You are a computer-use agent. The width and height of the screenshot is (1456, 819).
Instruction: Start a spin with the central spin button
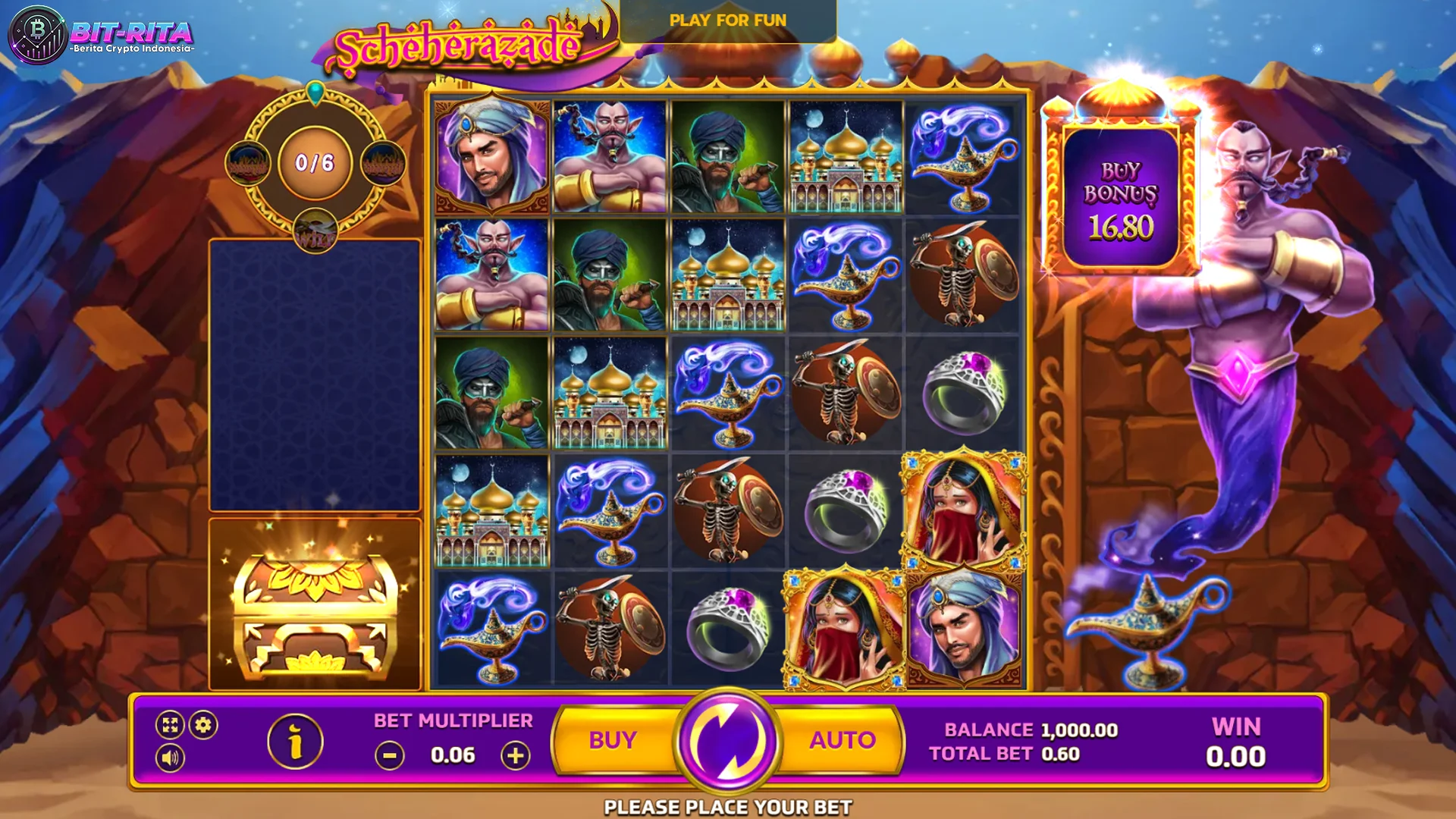click(x=730, y=739)
